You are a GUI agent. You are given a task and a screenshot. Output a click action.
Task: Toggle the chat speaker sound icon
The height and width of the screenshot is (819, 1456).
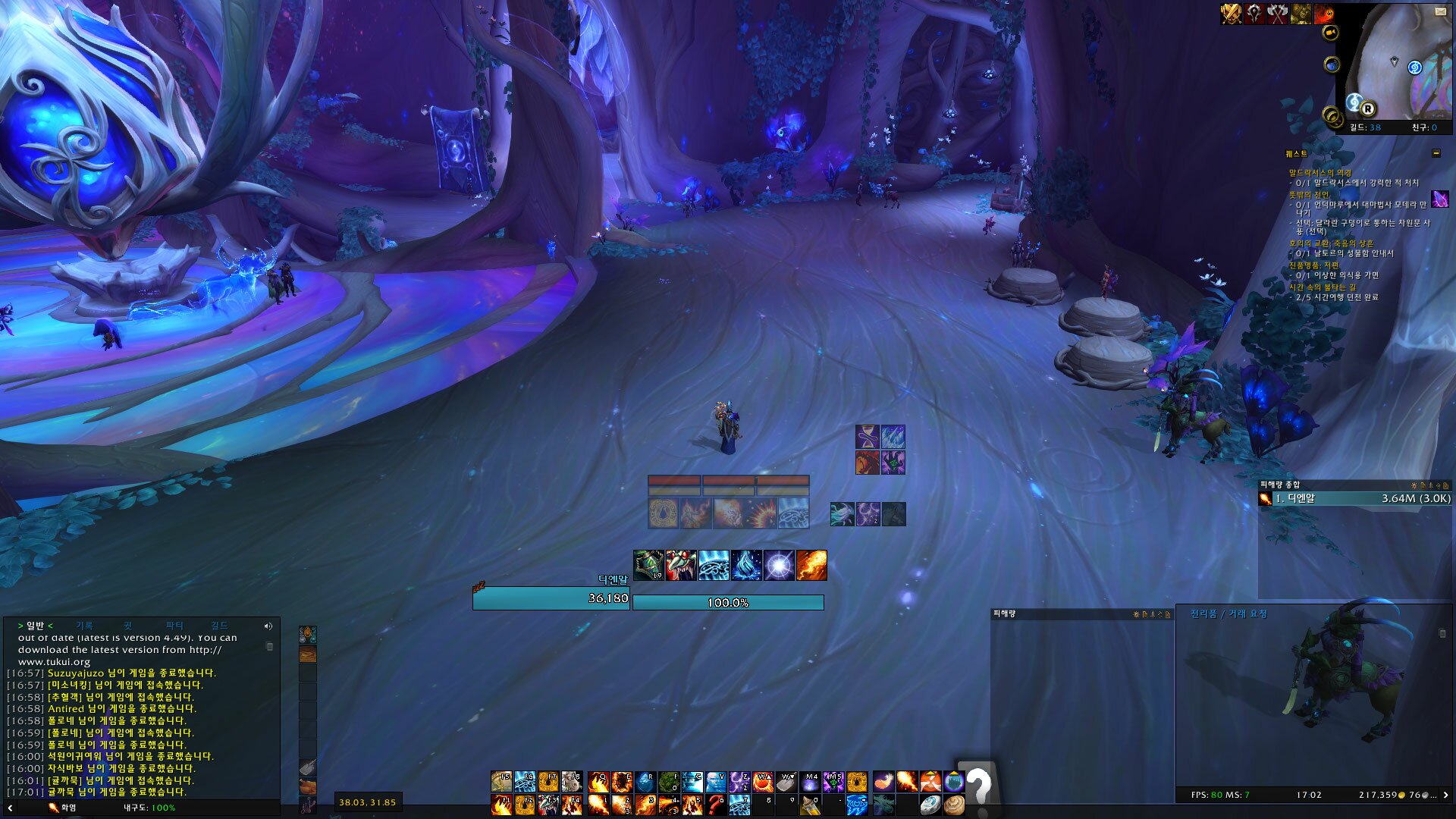[x=268, y=626]
